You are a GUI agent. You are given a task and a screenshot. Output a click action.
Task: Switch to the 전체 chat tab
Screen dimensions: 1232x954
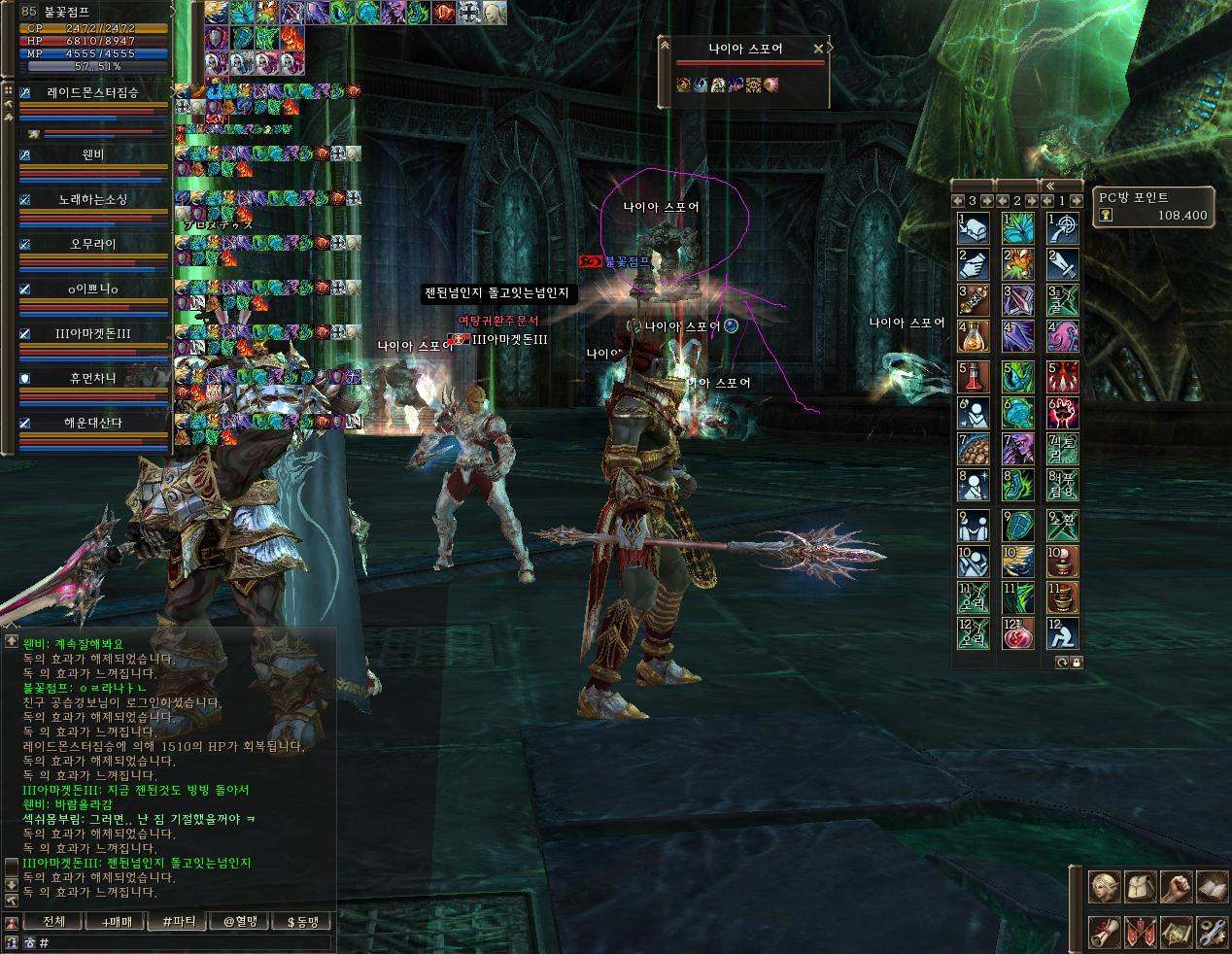[x=54, y=921]
